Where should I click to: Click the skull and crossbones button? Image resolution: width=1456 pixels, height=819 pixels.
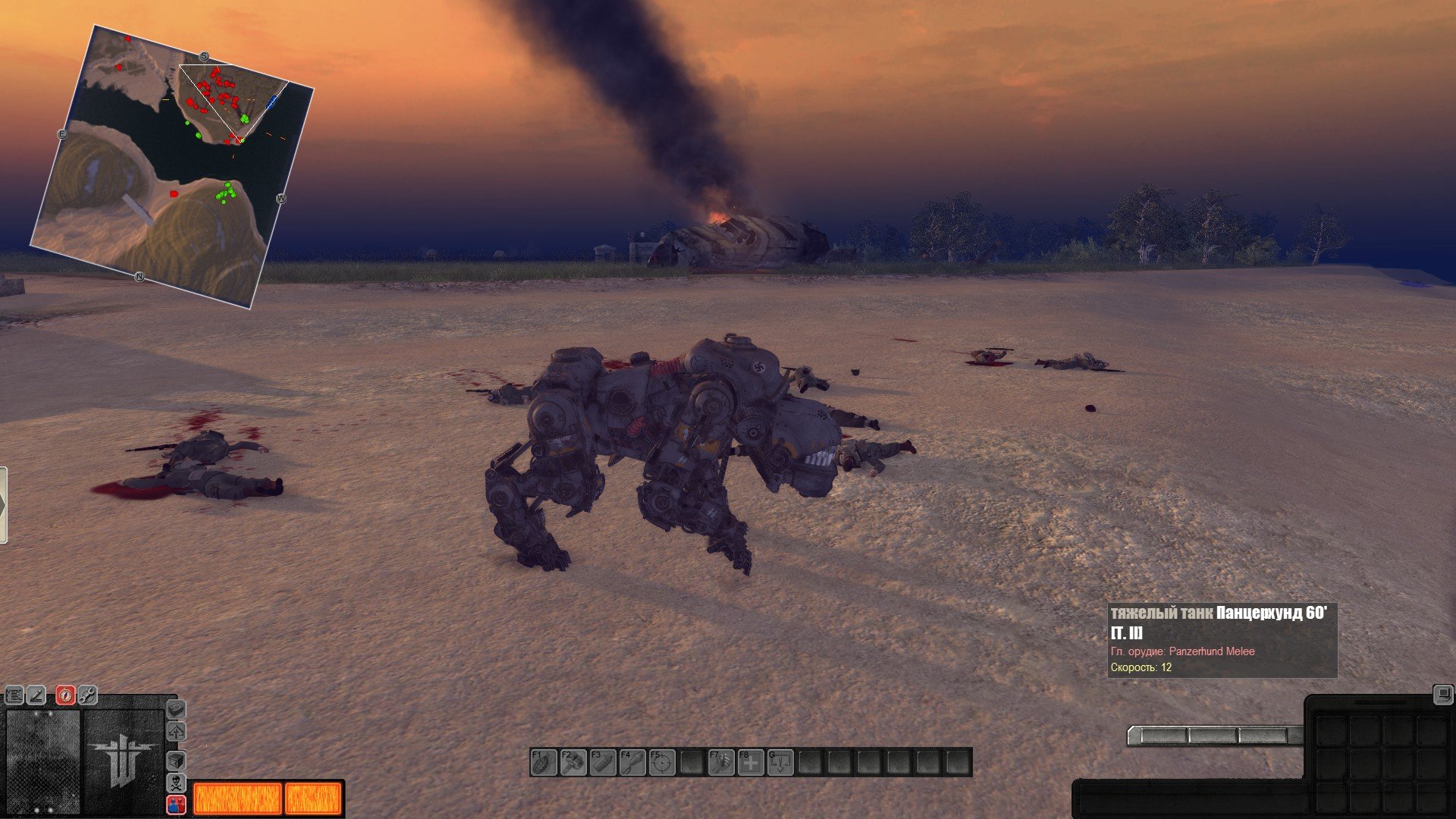176,783
